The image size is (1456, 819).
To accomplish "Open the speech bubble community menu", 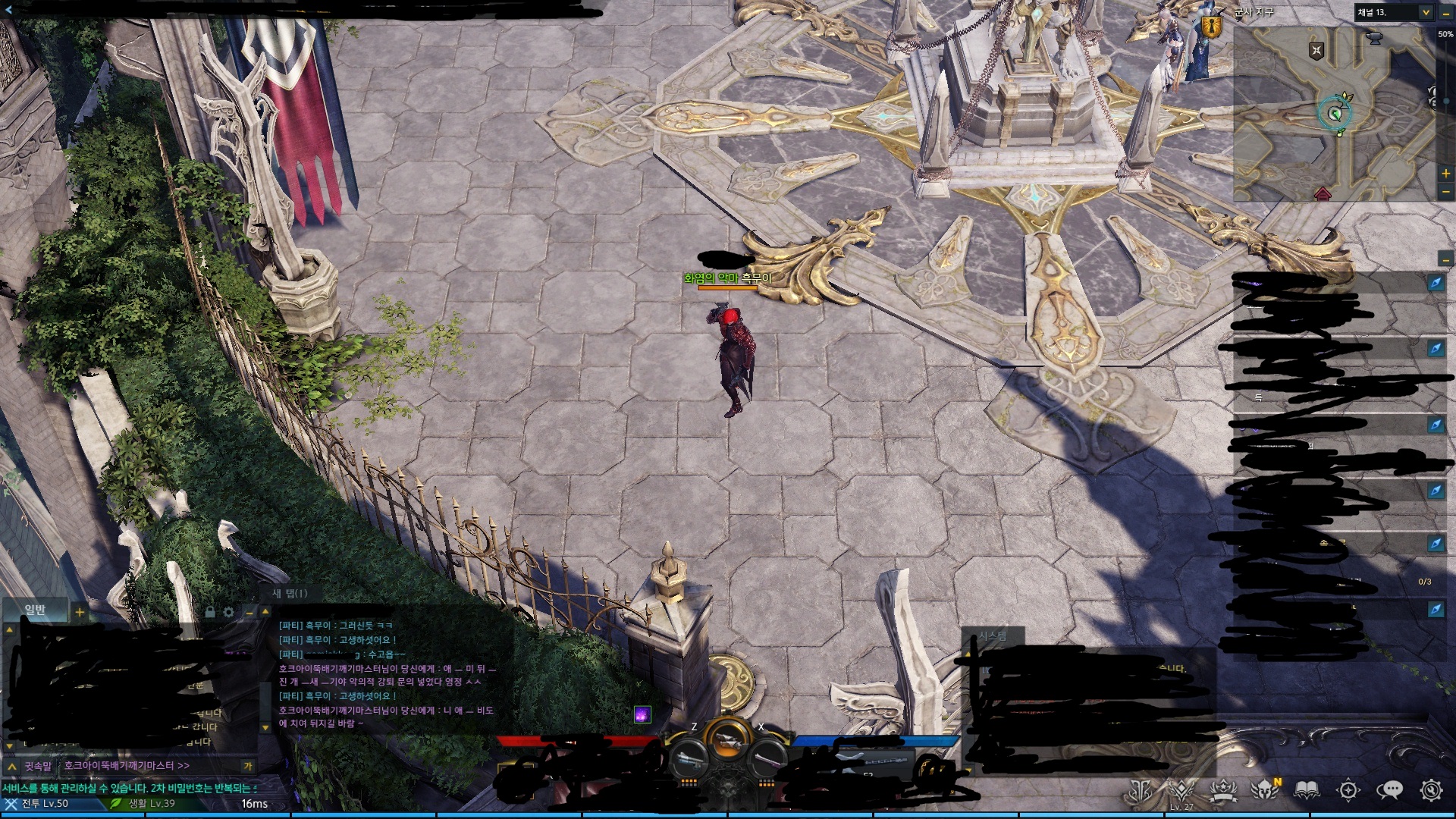I will (1389, 790).
